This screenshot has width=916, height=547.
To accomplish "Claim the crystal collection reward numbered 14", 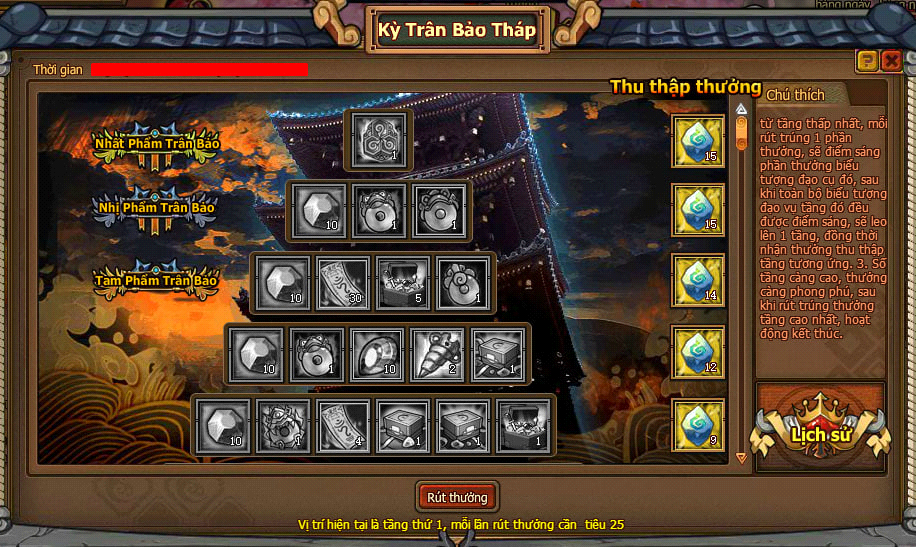I will (697, 282).
